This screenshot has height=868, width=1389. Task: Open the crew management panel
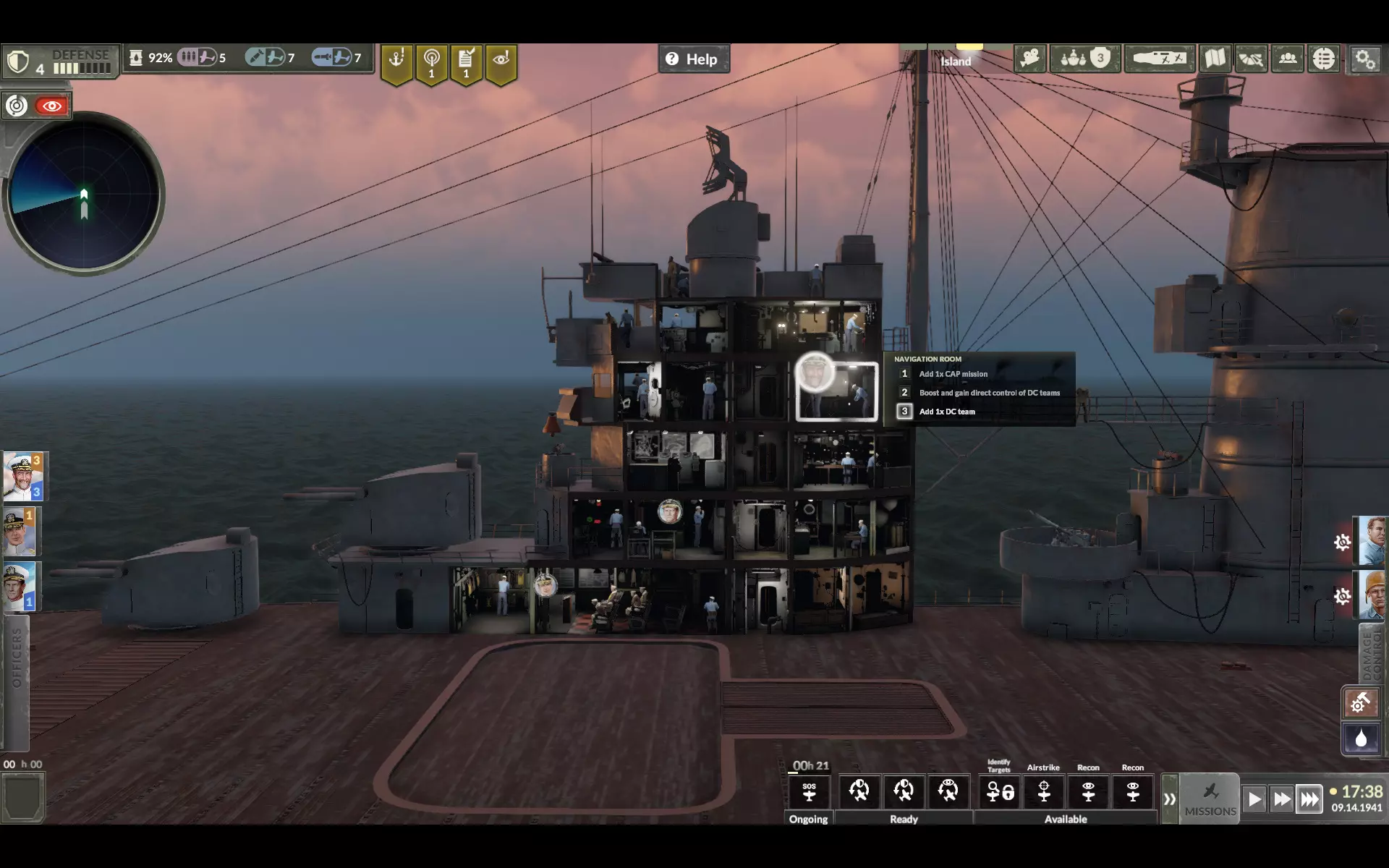1288,59
